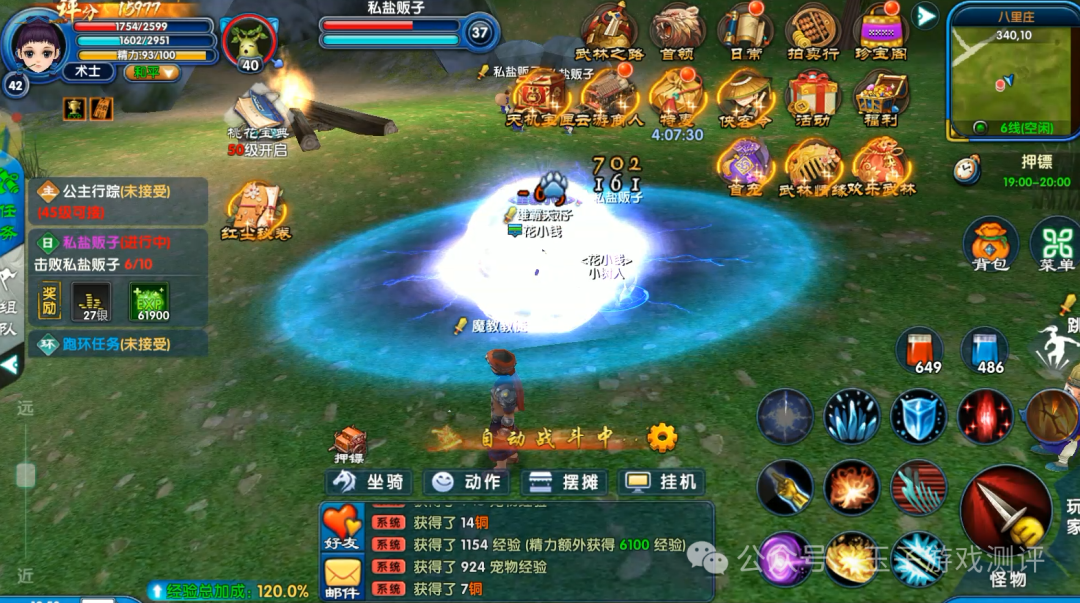Open the 摆摊 stall button
Screen dimensions: 1080x603
pos(564,482)
